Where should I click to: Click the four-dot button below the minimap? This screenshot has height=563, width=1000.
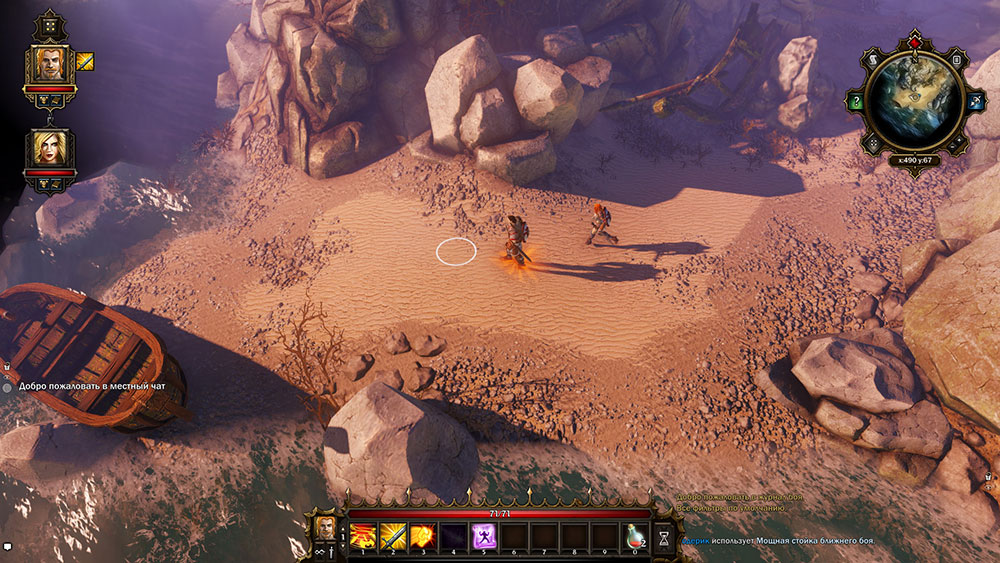tap(872, 142)
